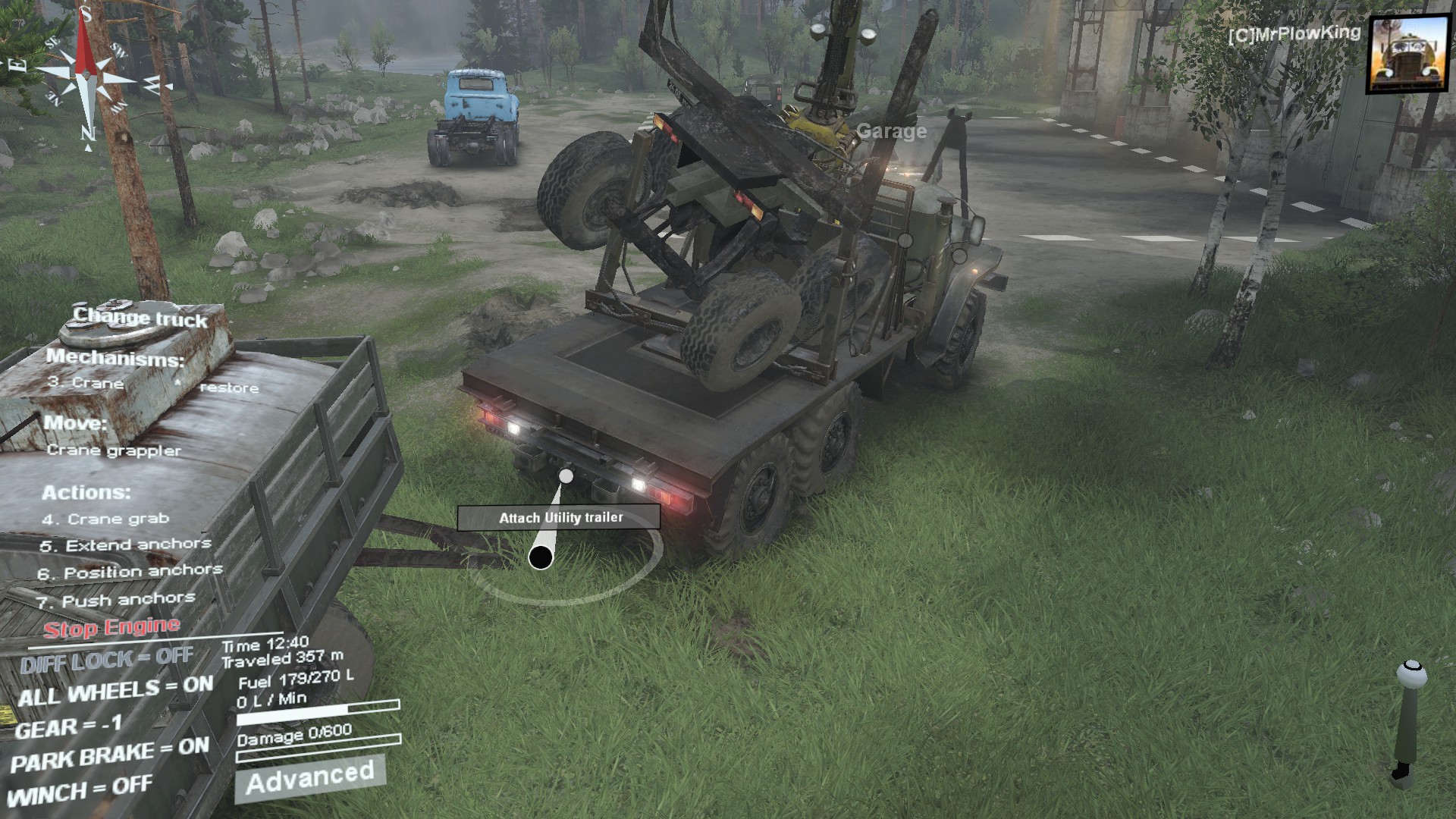Select the Extend anchors action
The height and width of the screenshot is (819, 1456).
[126, 545]
